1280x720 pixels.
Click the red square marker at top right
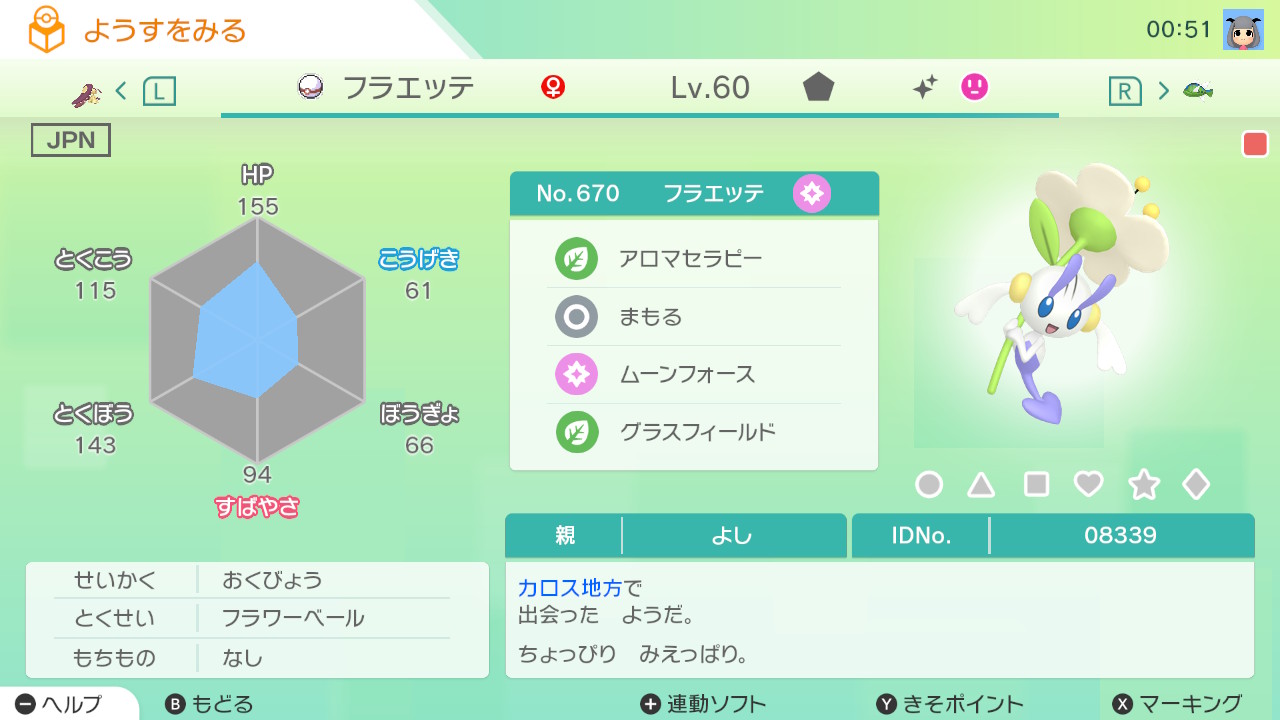point(1255,143)
